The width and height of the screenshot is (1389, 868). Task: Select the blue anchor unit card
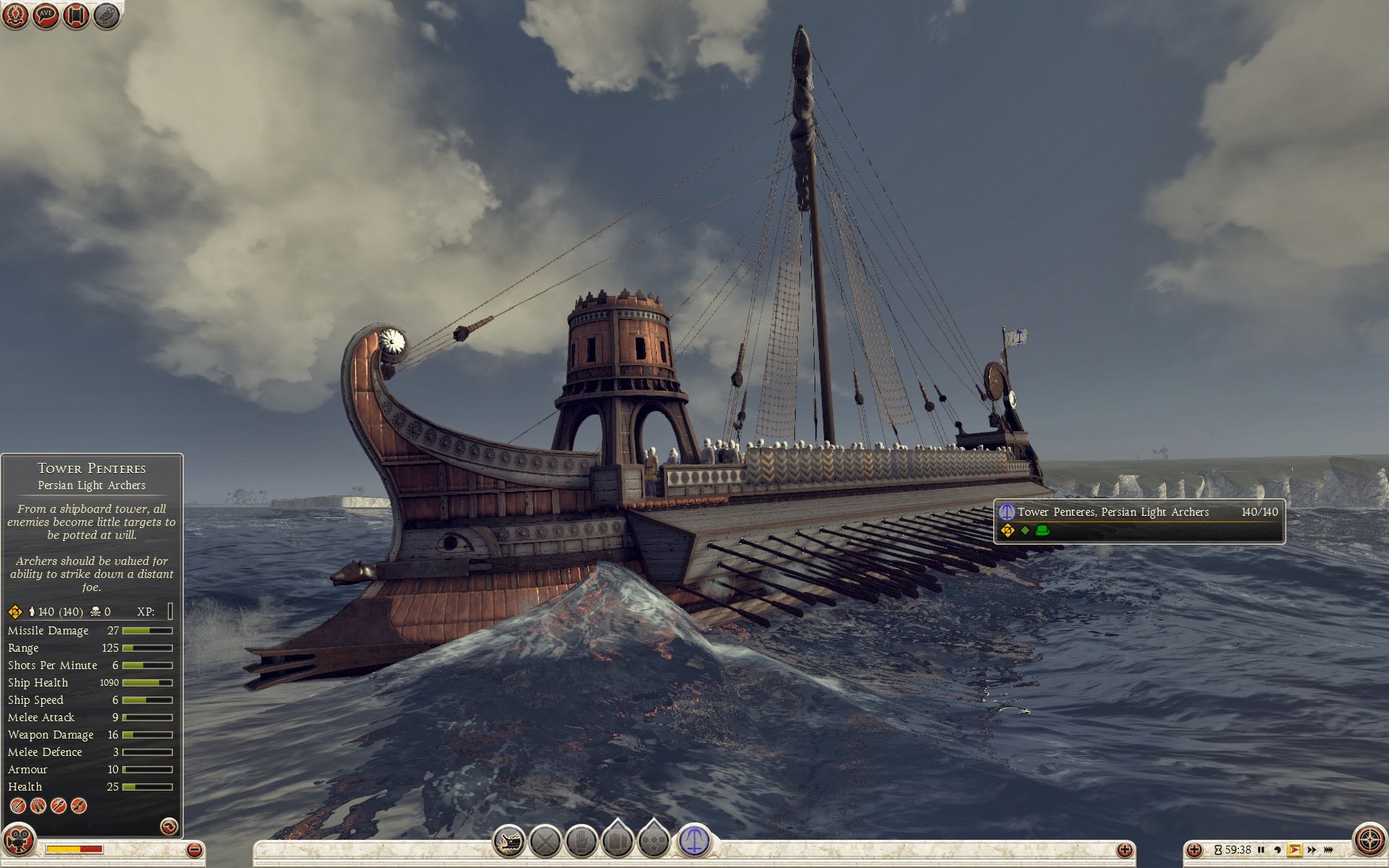click(x=694, y=841)
